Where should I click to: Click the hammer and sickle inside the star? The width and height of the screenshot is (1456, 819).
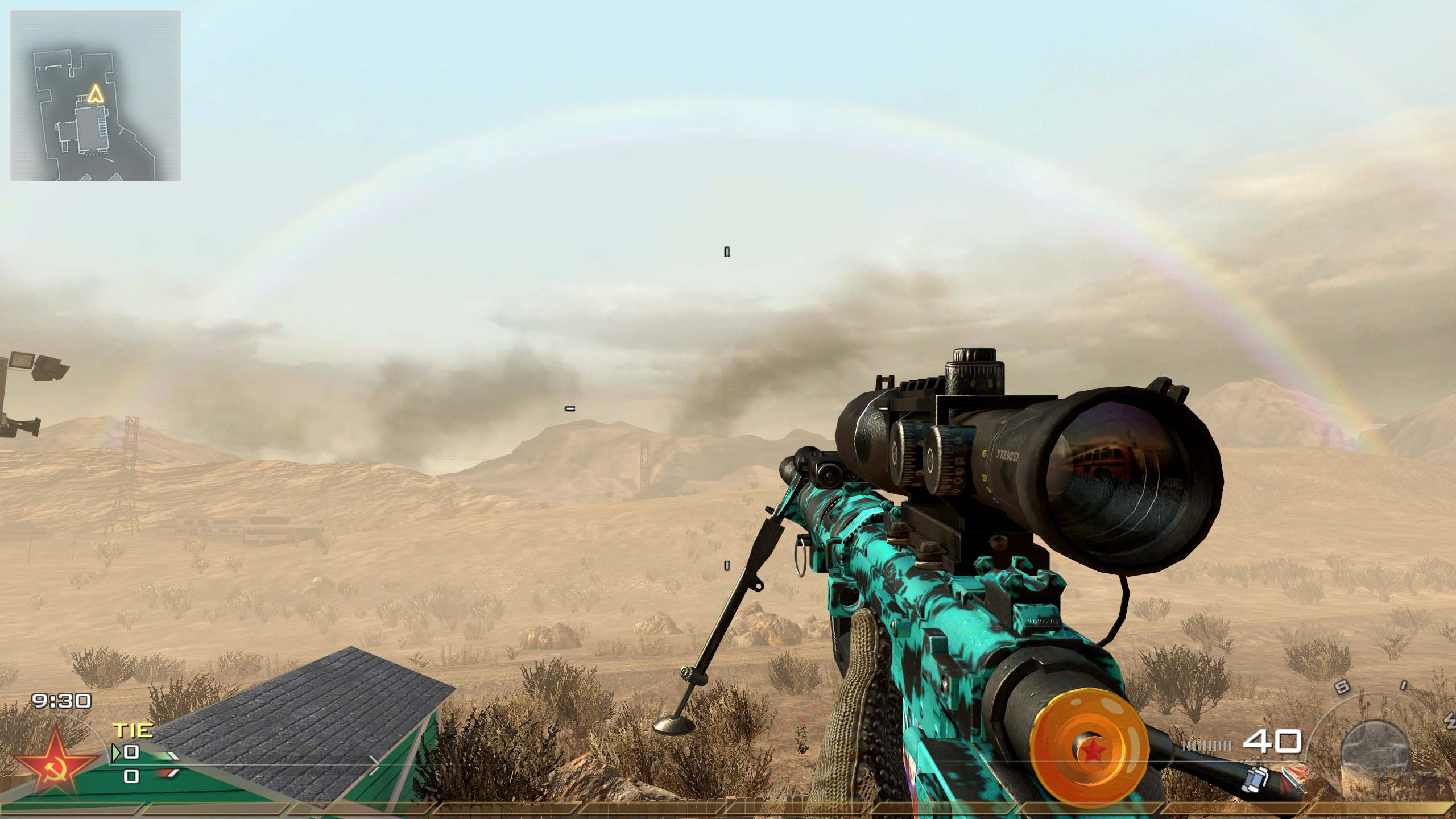[x=55, y=769]
